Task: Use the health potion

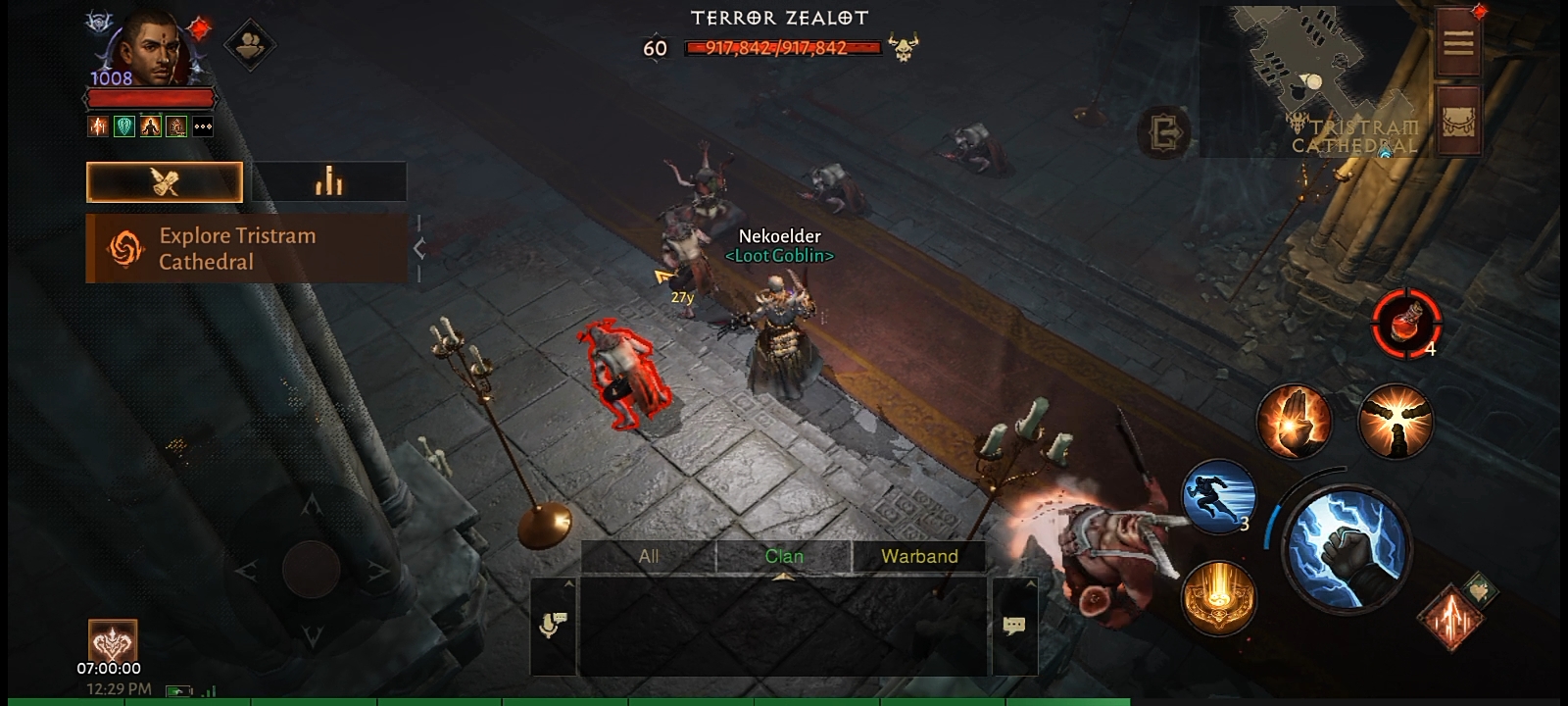Action: [x=1406, y=324]
